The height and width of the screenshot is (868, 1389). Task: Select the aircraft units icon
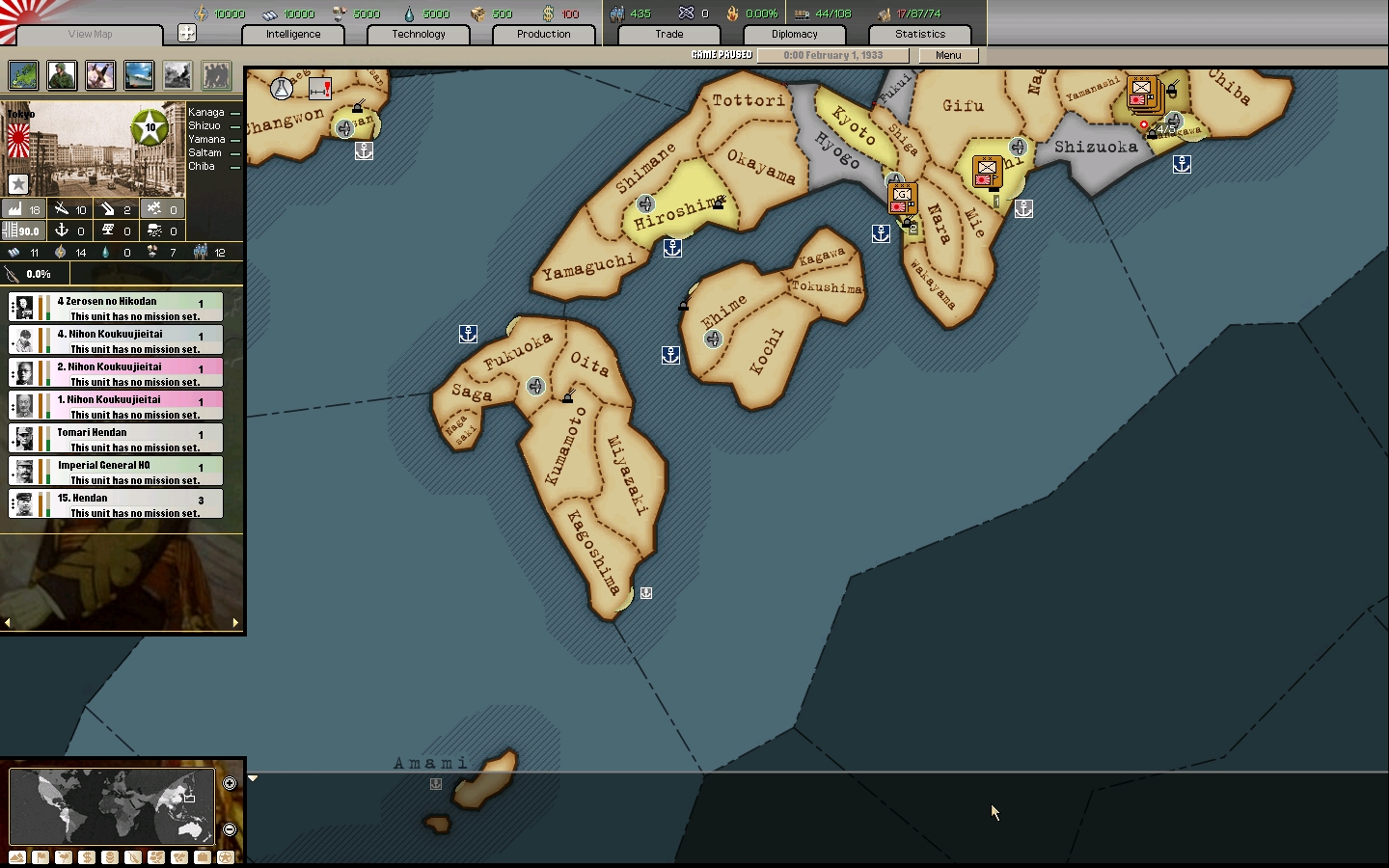(100, 75)
